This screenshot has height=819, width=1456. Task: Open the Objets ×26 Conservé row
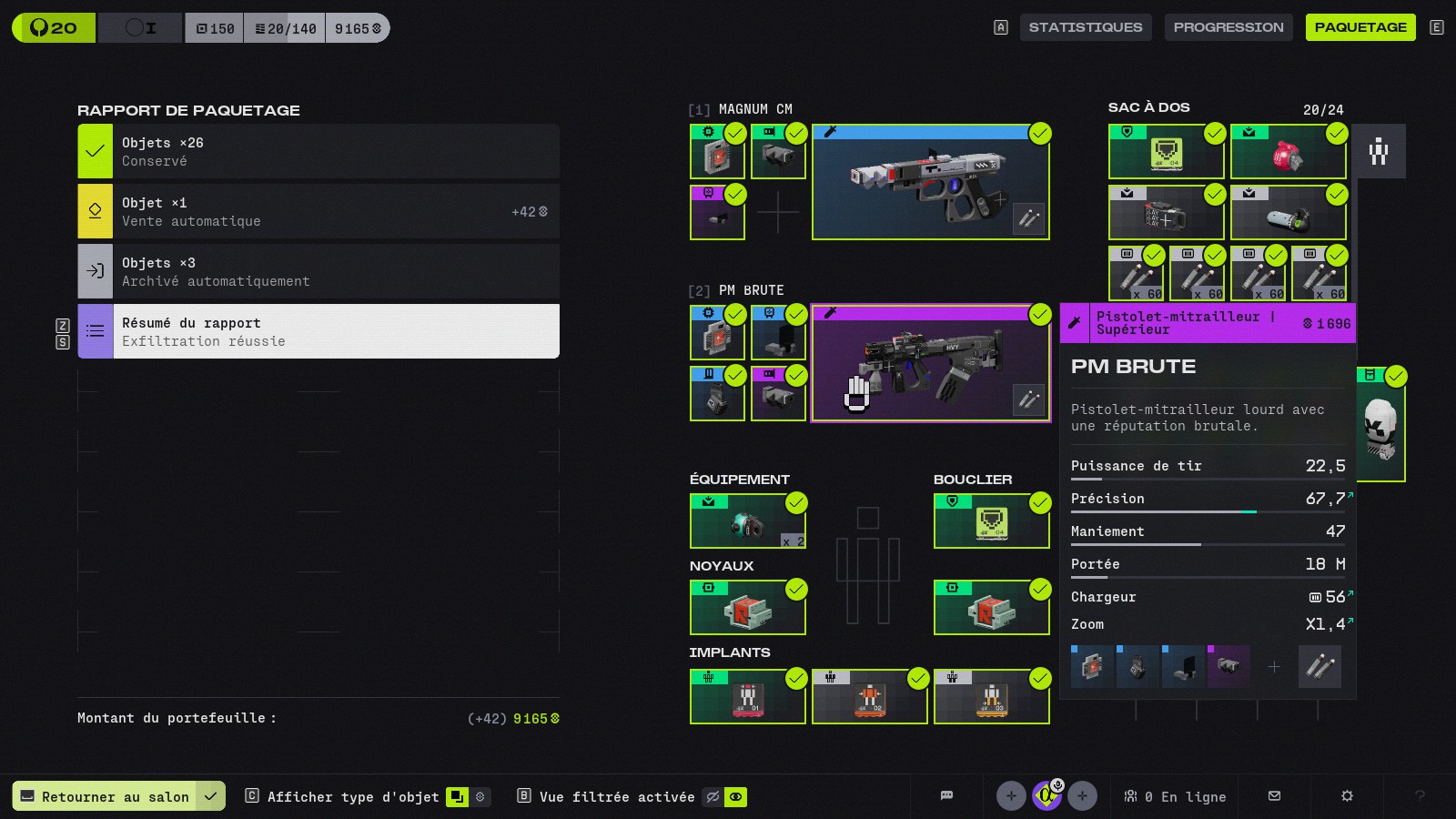point(318,151)
